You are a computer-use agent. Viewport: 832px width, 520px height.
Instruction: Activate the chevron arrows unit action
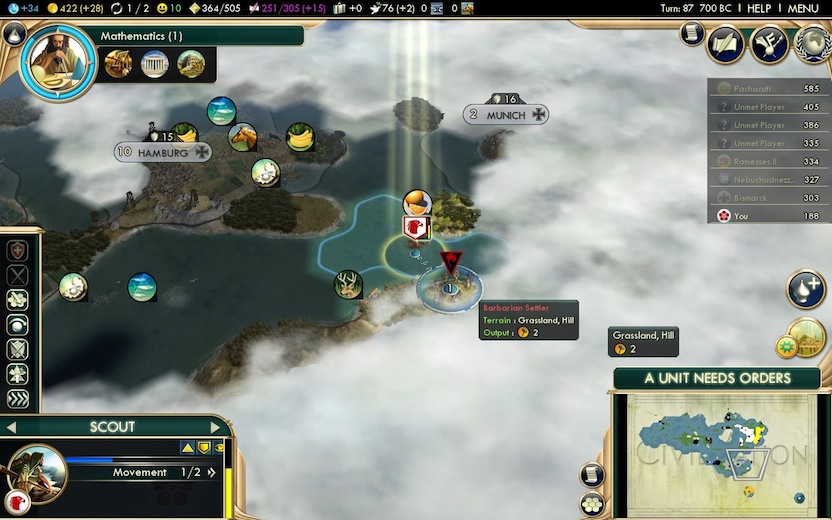(x=18, y=399)
